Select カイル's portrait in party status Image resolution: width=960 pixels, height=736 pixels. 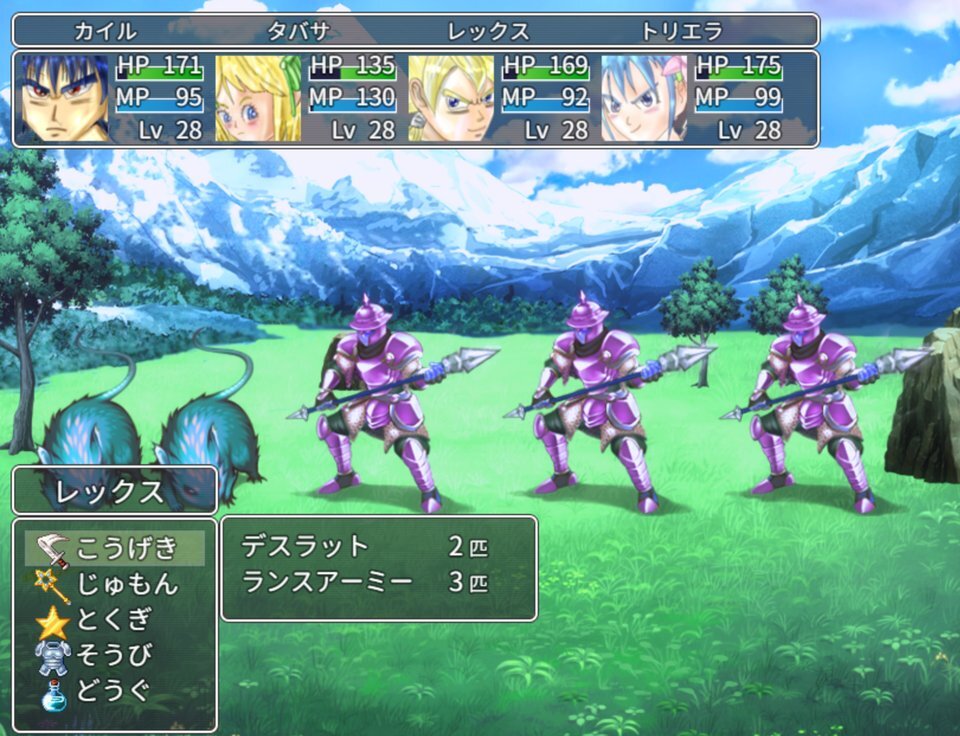click(x=64, y=98)
